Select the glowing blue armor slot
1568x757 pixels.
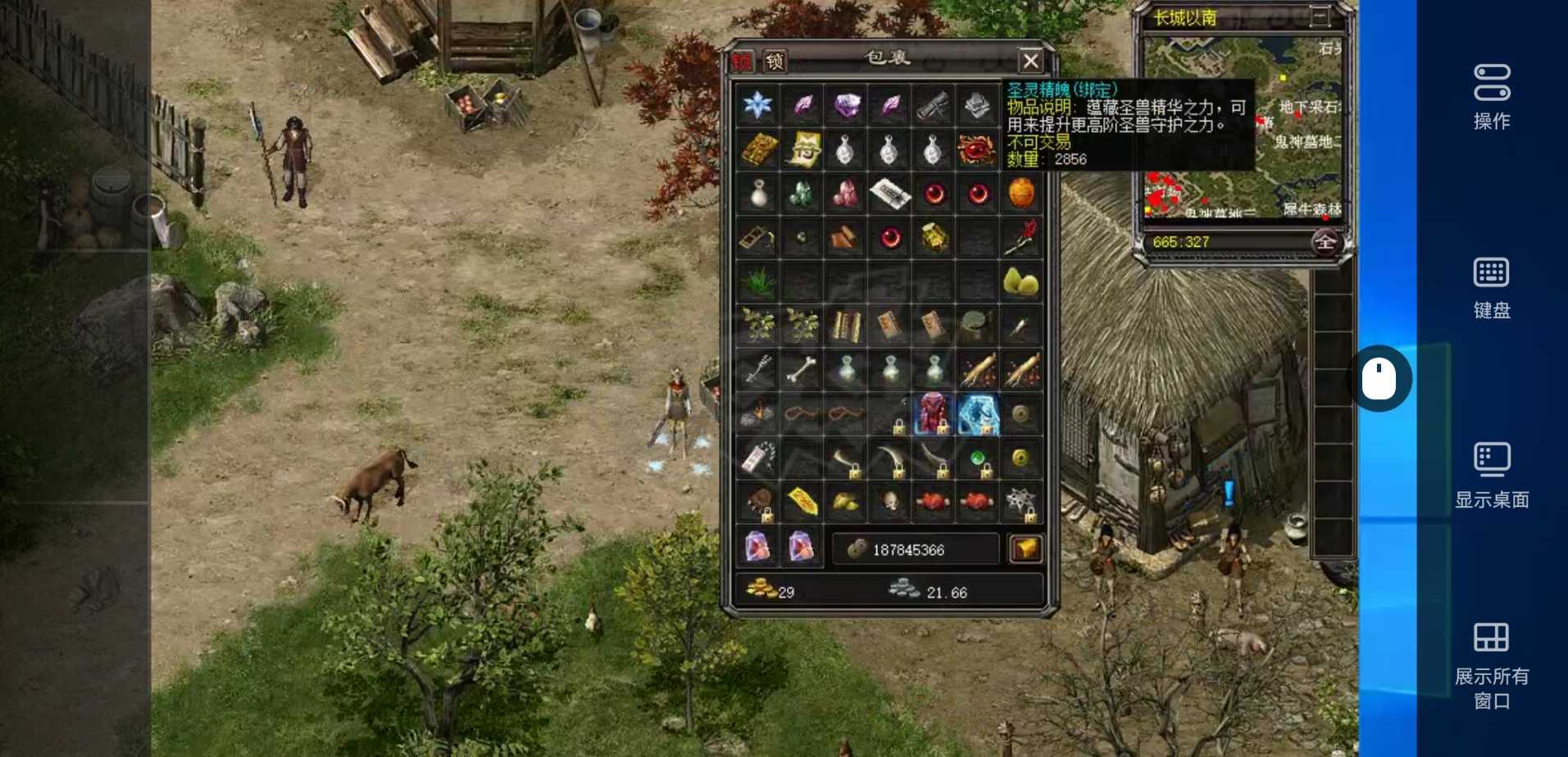tap(977, 414)
